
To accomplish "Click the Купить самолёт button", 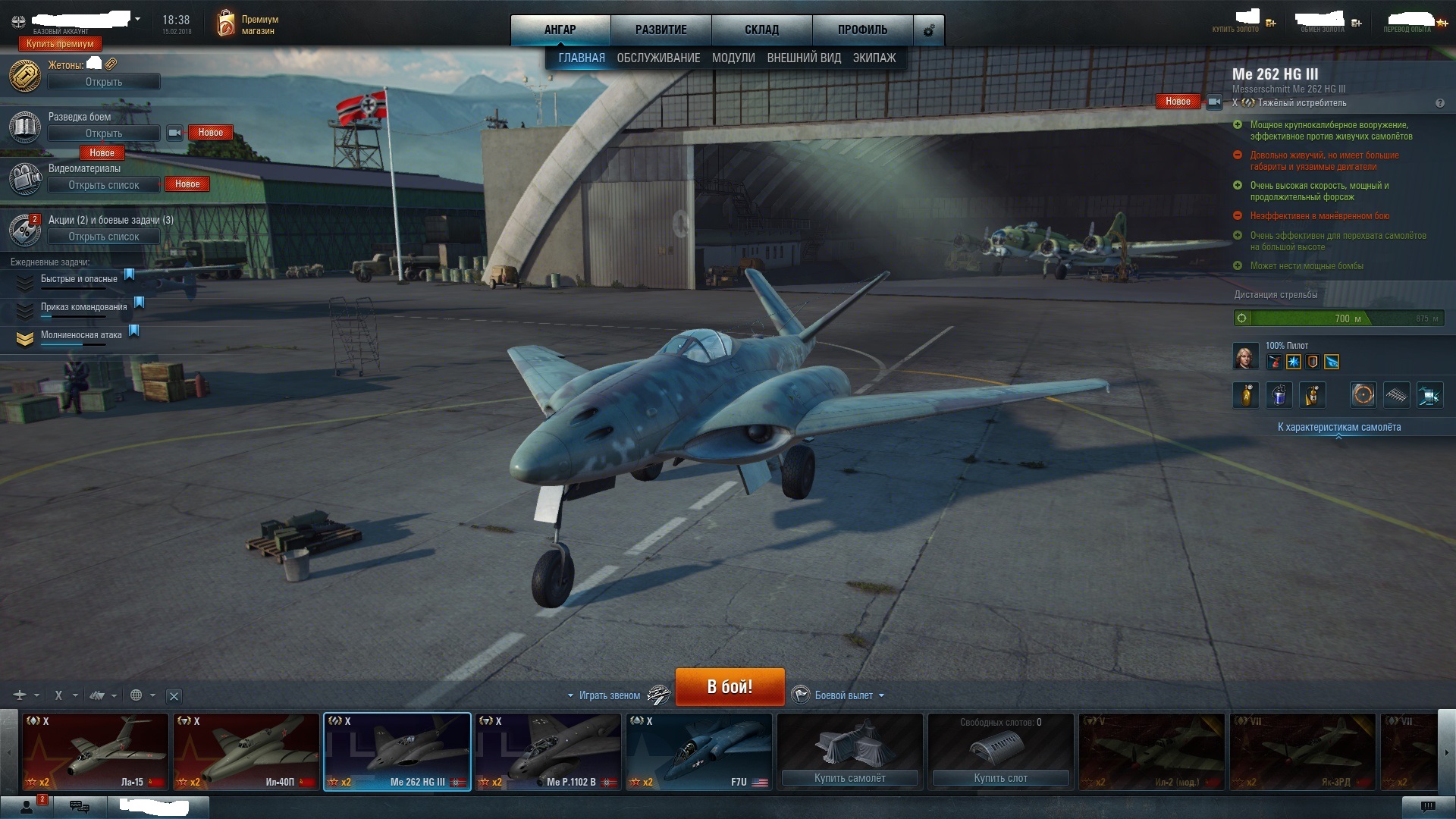I will pos(849,778).
